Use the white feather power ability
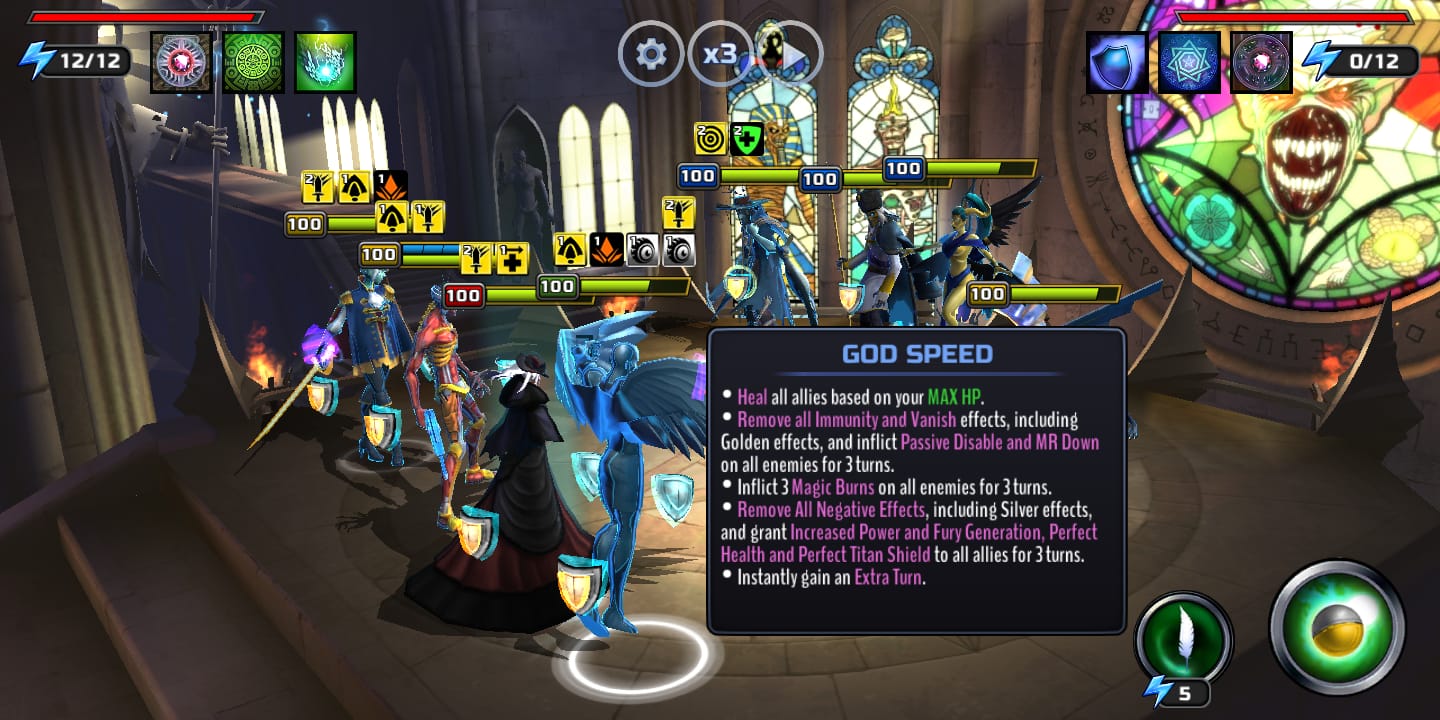The height and width of the screenshot is (720, 1440). pyautogui.click(x=1184, y=641)
